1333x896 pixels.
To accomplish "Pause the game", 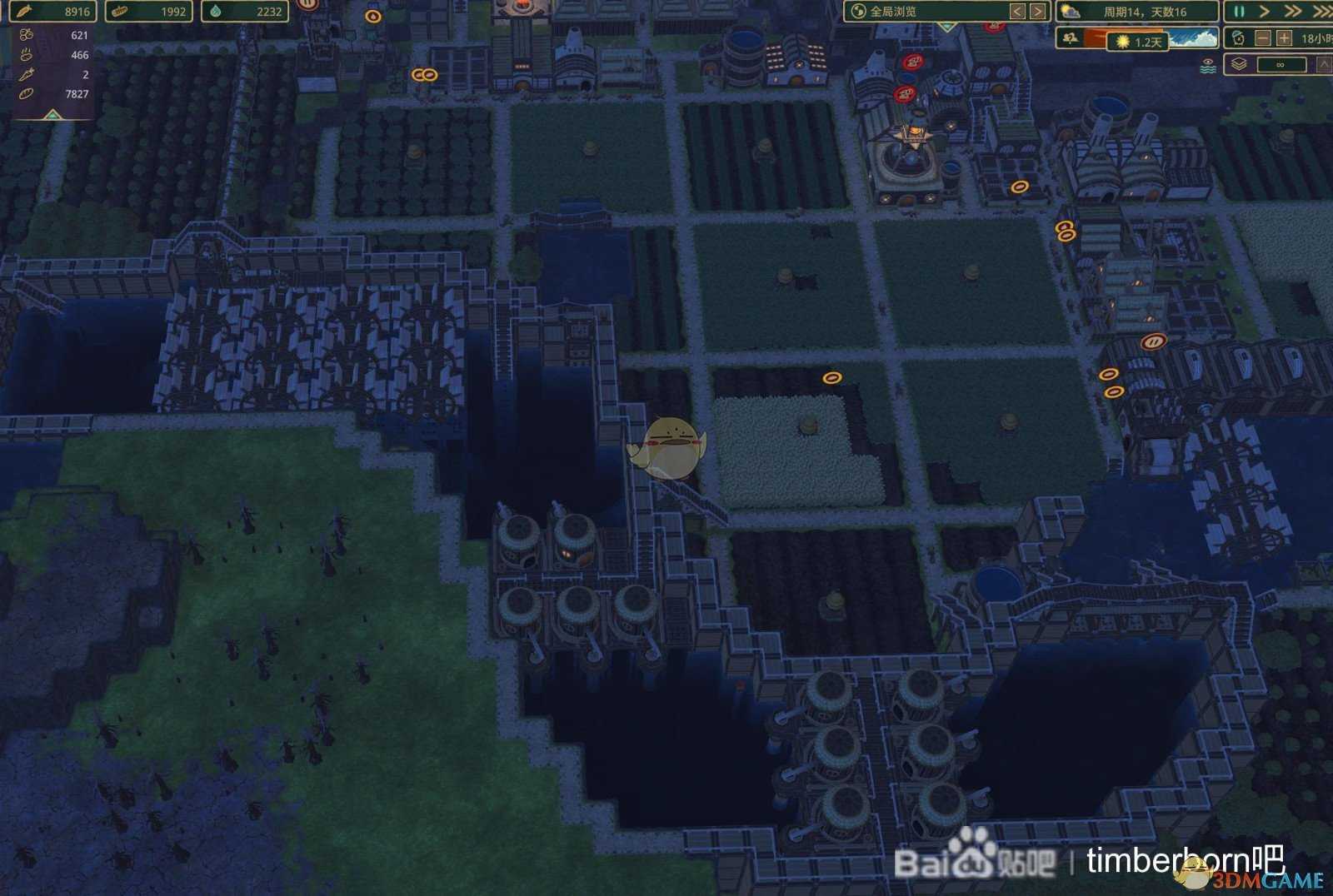I will tap(1239, 12).
